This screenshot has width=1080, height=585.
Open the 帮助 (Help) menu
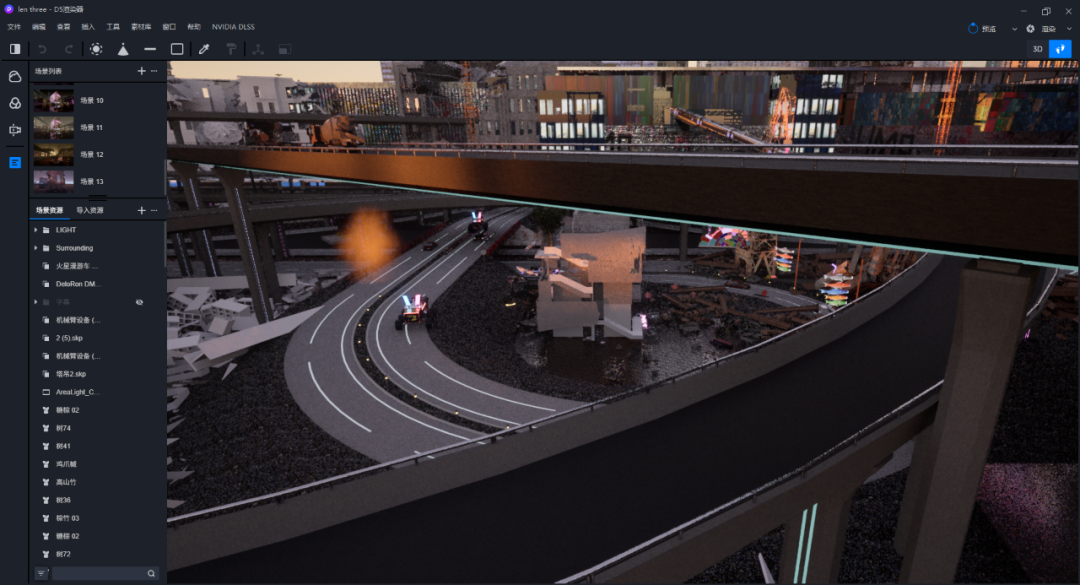(194, 27)
